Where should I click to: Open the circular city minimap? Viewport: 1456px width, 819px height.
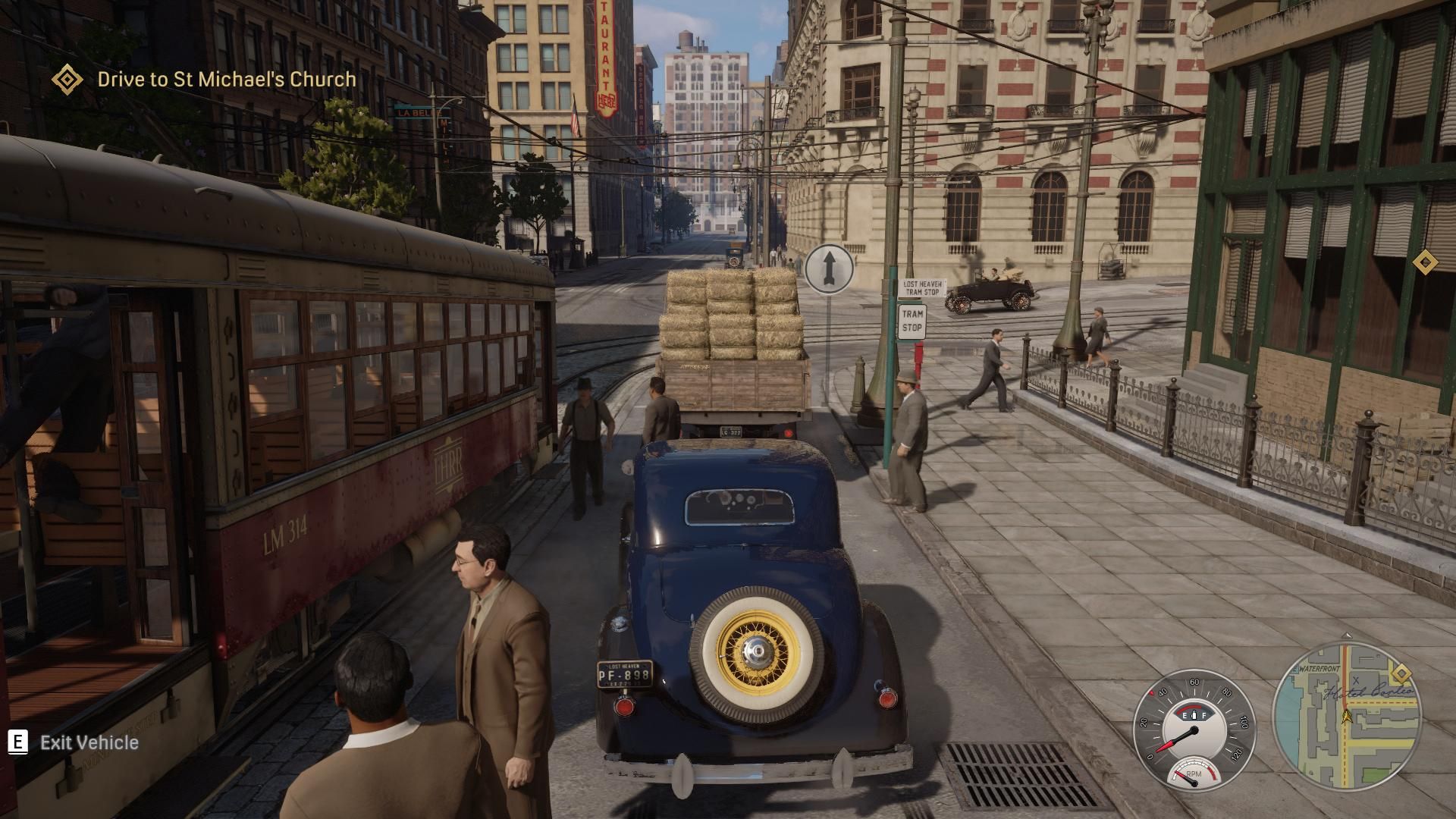click(1346, 717)
